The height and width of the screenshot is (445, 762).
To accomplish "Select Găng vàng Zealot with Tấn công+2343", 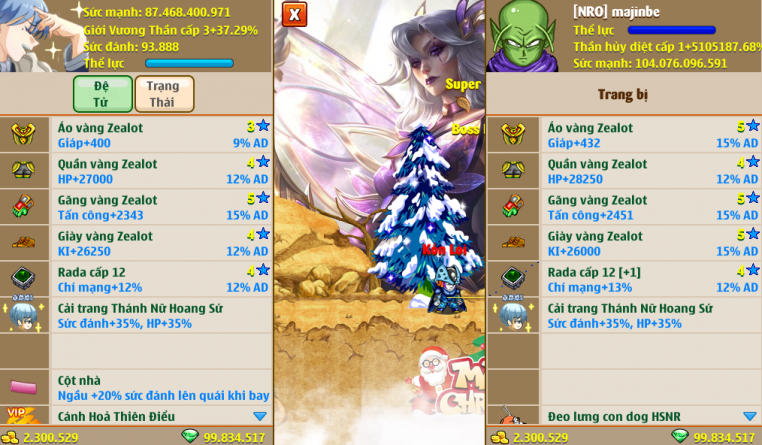I will 160,207.
